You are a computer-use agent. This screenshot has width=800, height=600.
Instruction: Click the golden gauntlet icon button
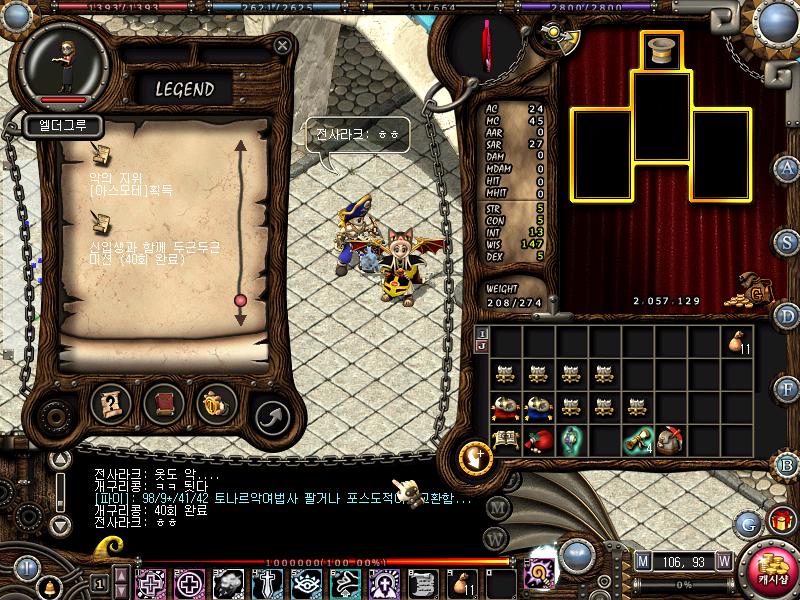coord(216,404)
